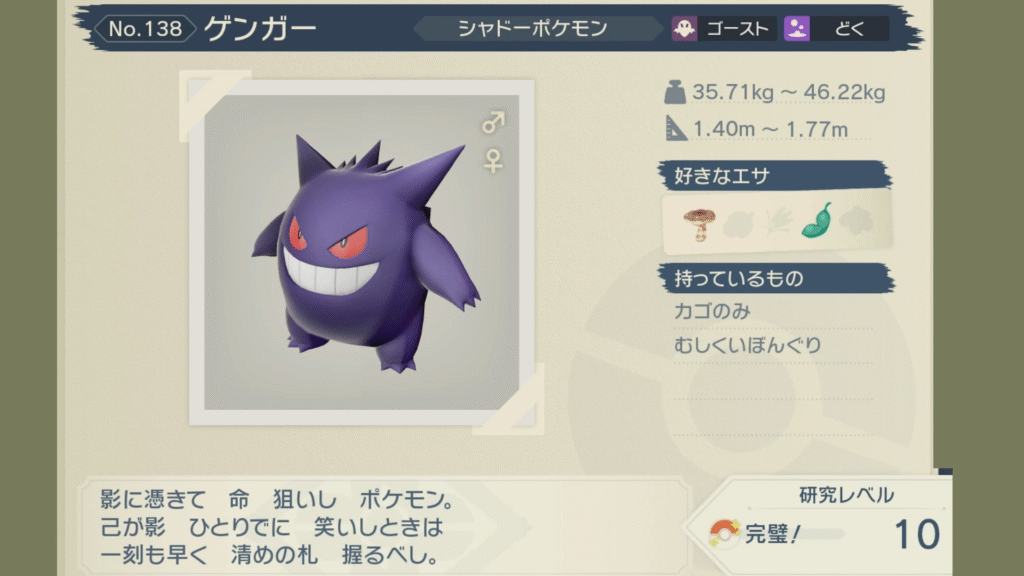Click the Gengar portrait photo
The image size is (1024, 576).
pyautogui.click(x=367, y=252)
